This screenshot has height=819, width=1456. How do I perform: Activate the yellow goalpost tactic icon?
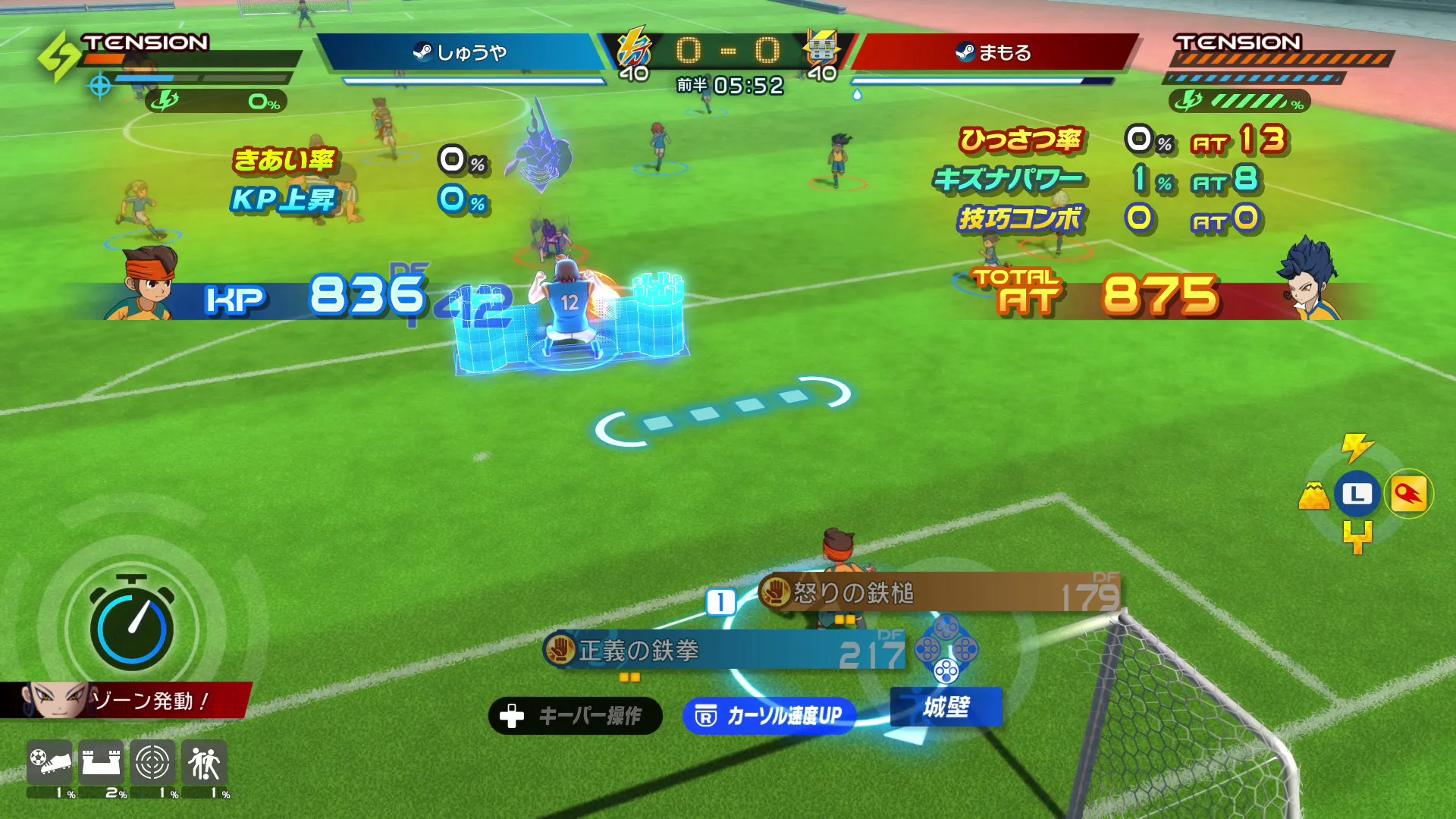[1357, 537]
